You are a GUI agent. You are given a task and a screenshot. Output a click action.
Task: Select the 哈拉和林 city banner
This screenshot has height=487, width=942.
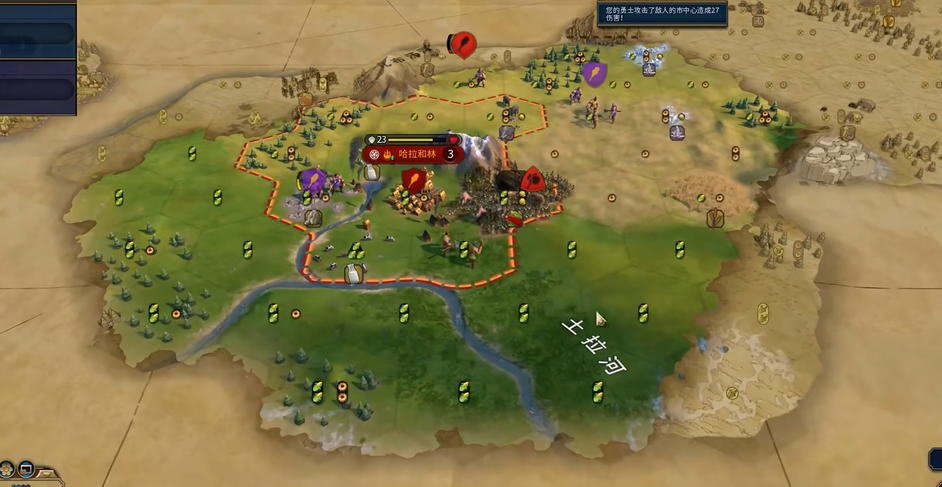pos(412,154)
